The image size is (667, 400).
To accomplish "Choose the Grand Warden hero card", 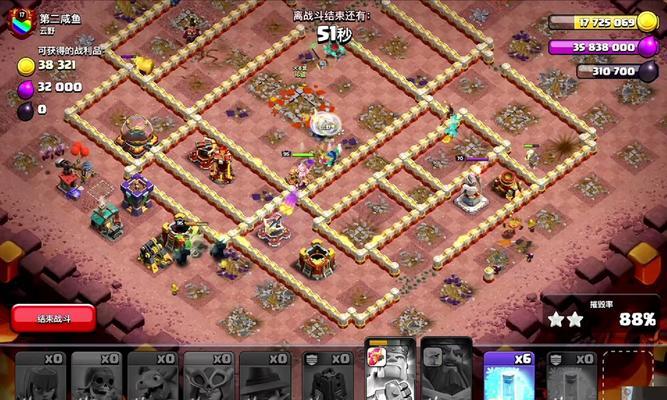I will point(447,372).
